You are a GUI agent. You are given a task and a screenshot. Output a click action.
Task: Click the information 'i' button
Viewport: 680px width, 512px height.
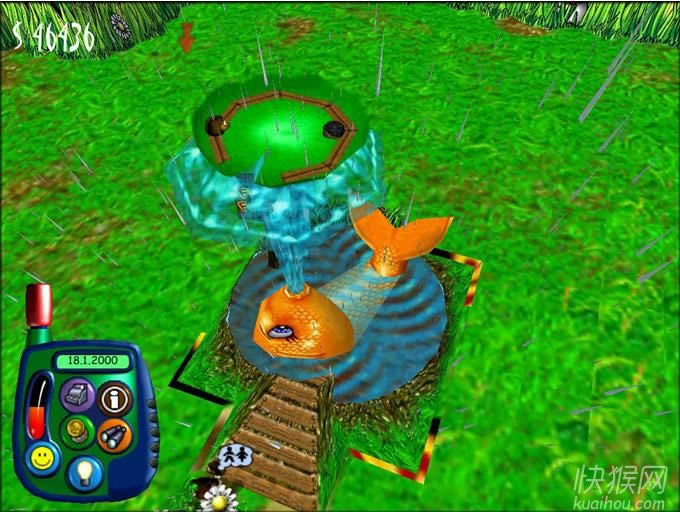(x=114, y=399)
